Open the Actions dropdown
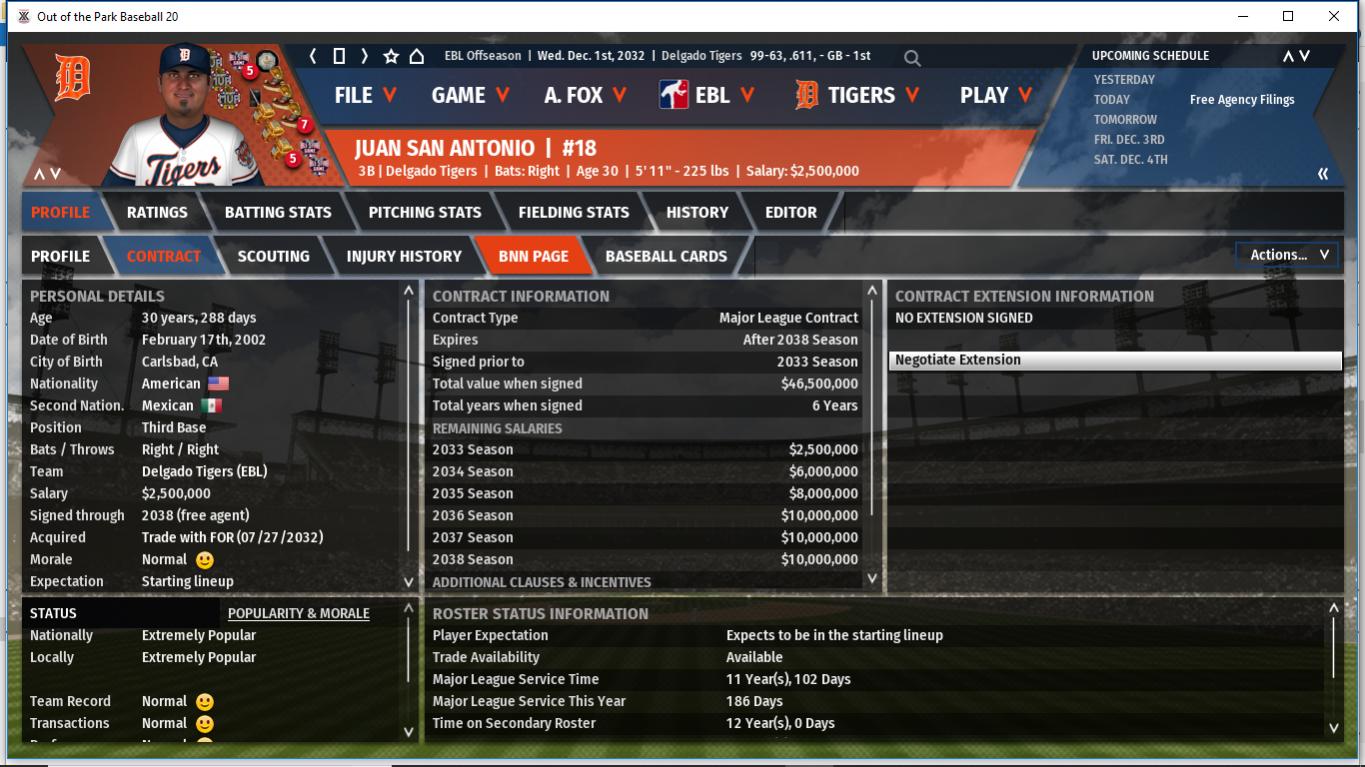1365x767 pixels. click(1288, 255)
